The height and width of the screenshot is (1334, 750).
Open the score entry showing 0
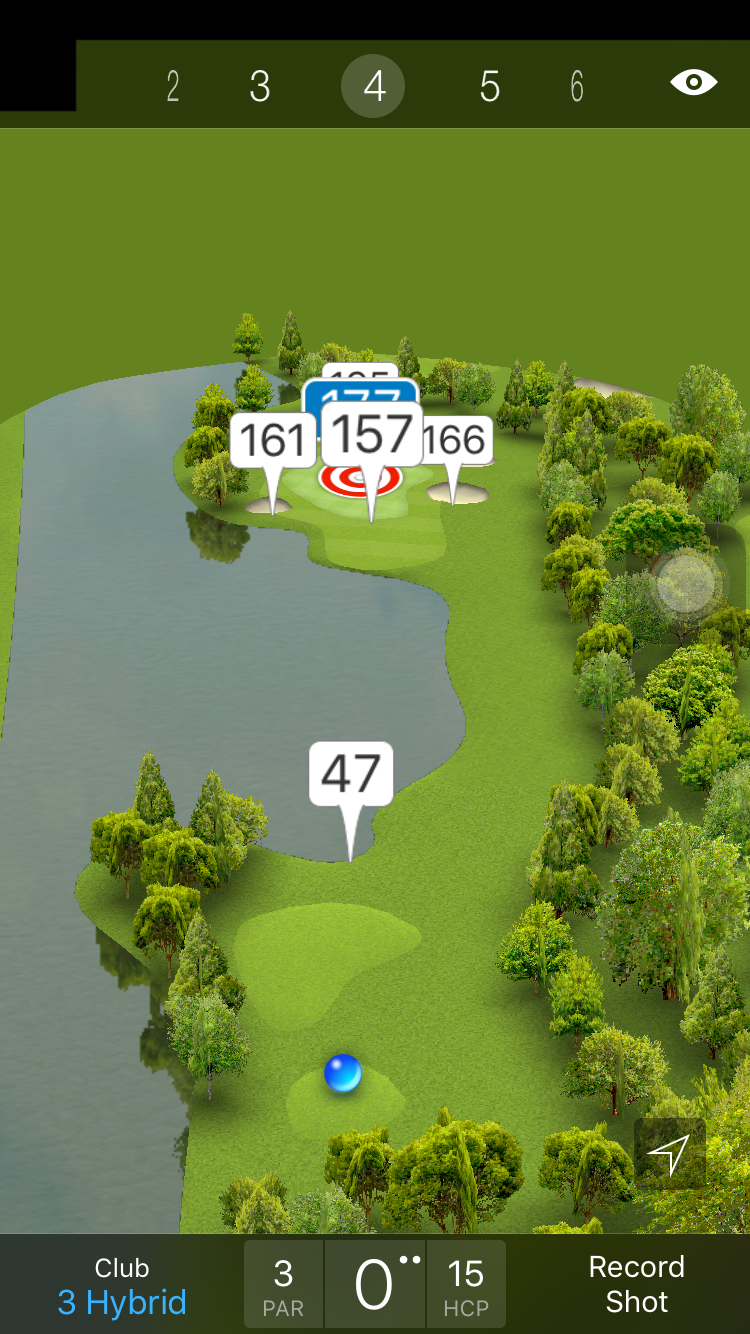pyautogui.click(x=375, y=1284)
